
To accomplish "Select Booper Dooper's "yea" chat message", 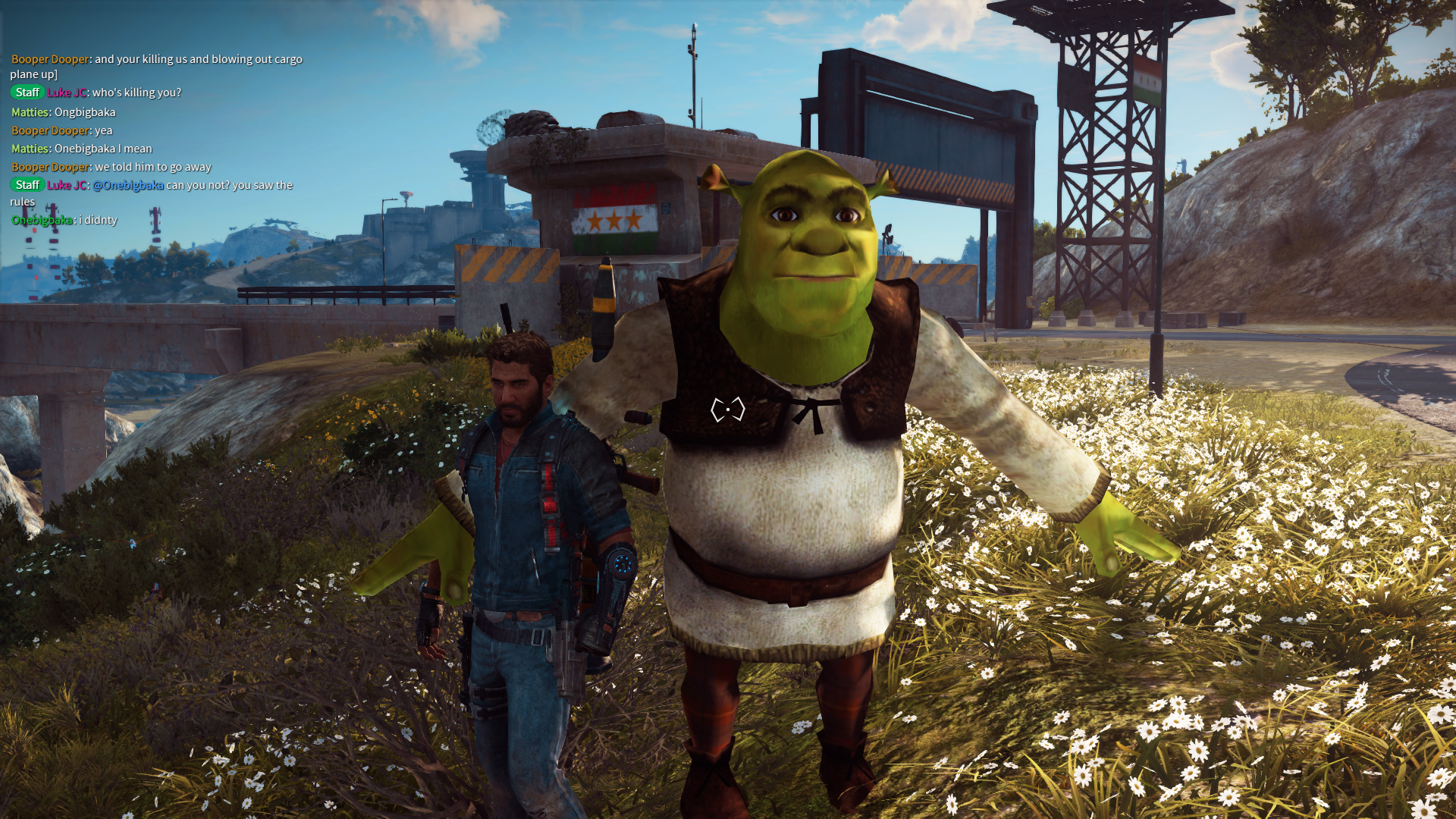I will pos(103,130).
